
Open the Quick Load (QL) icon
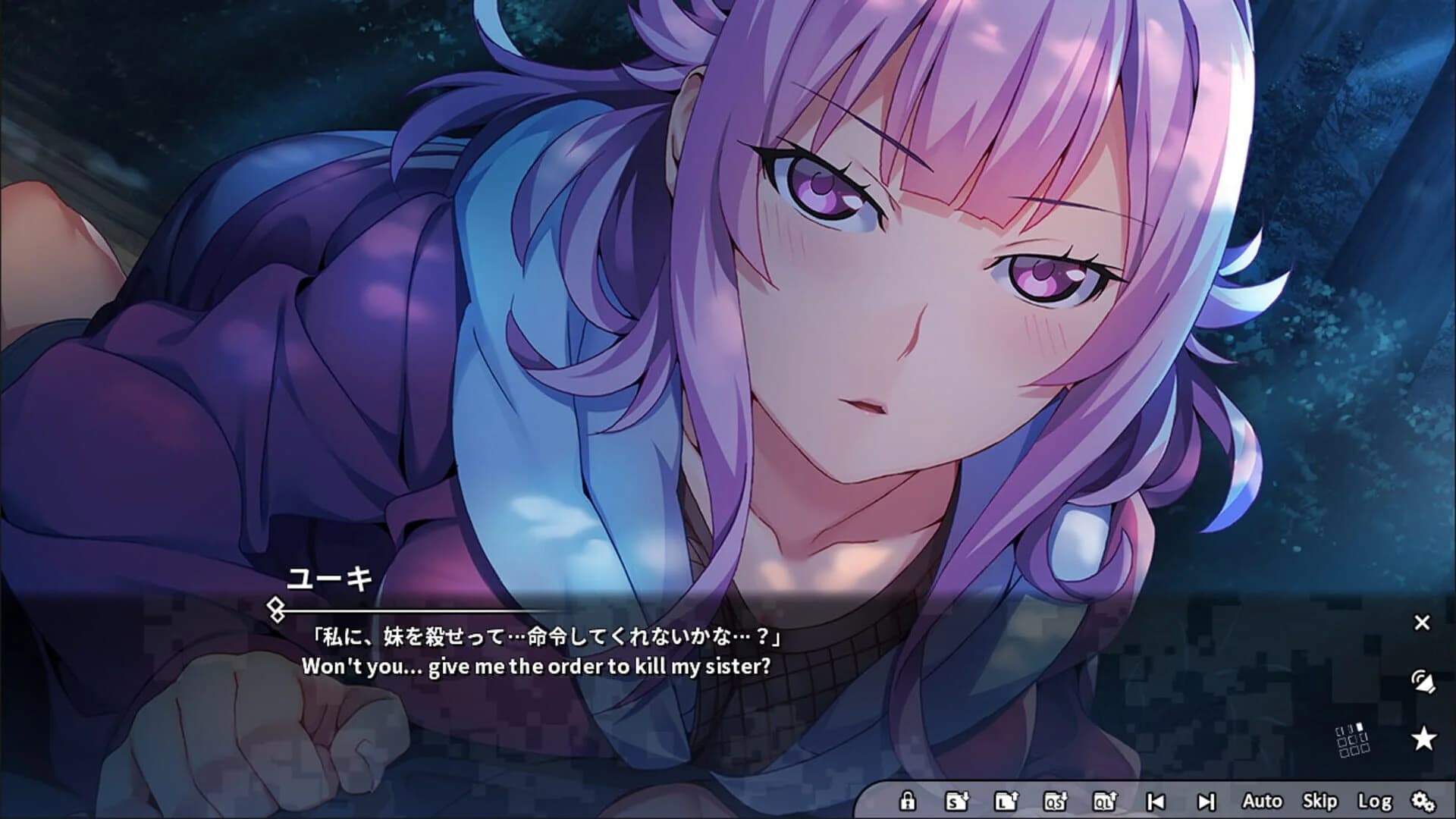(1105, 800)
